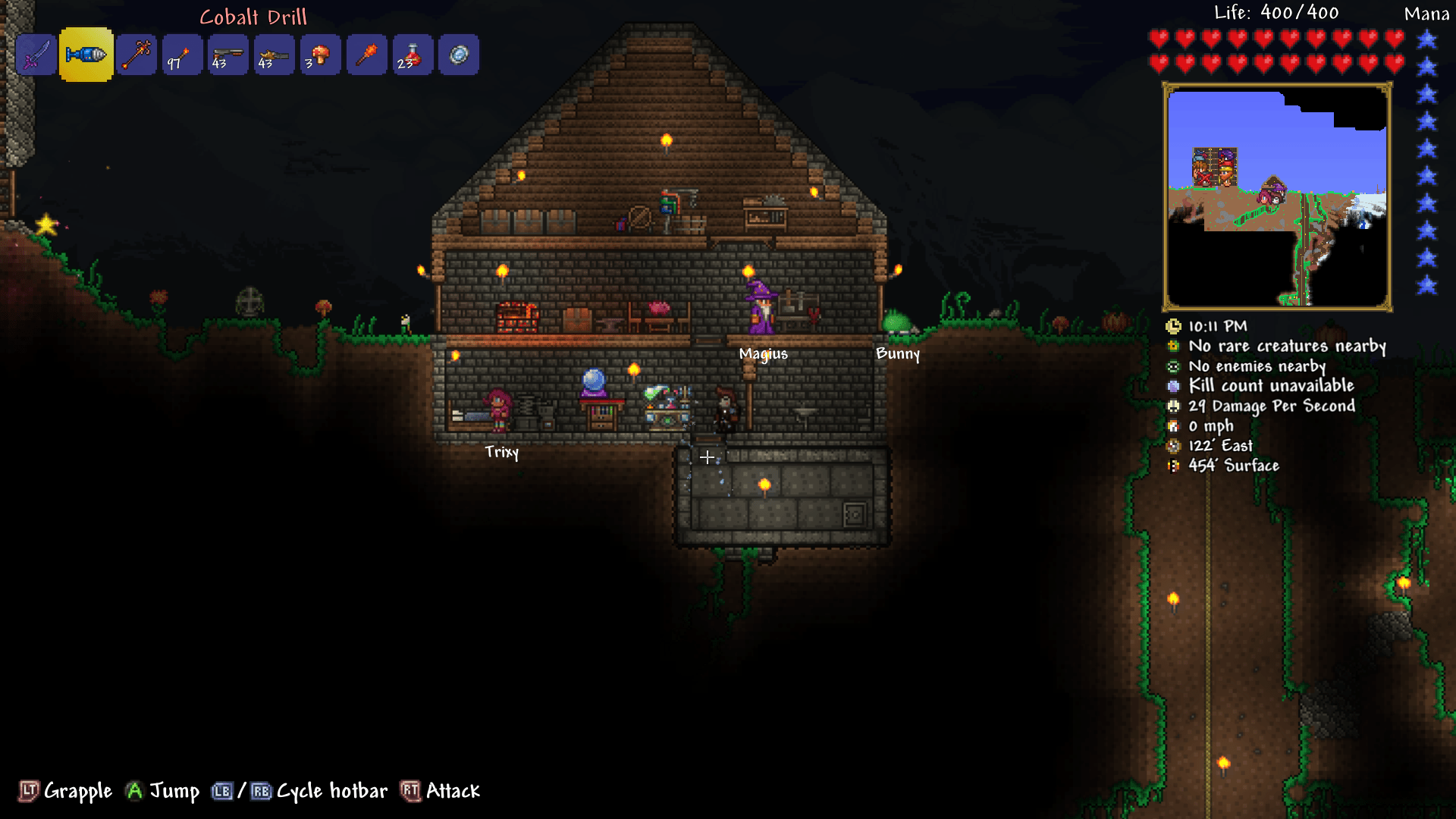Activate the Magic Mirror hotbar slot

459,55
